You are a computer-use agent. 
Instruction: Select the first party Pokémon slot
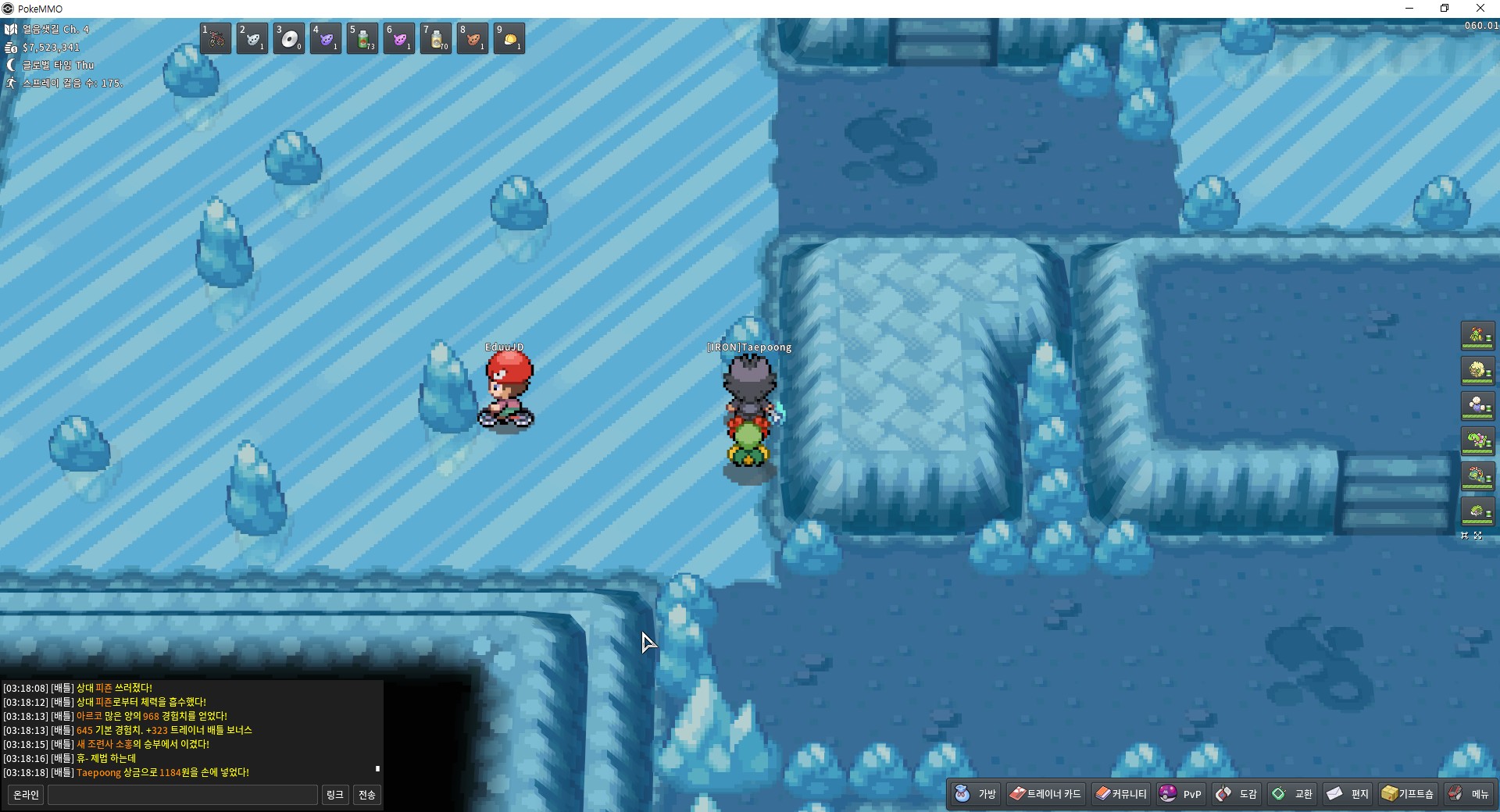[1477, 336]
